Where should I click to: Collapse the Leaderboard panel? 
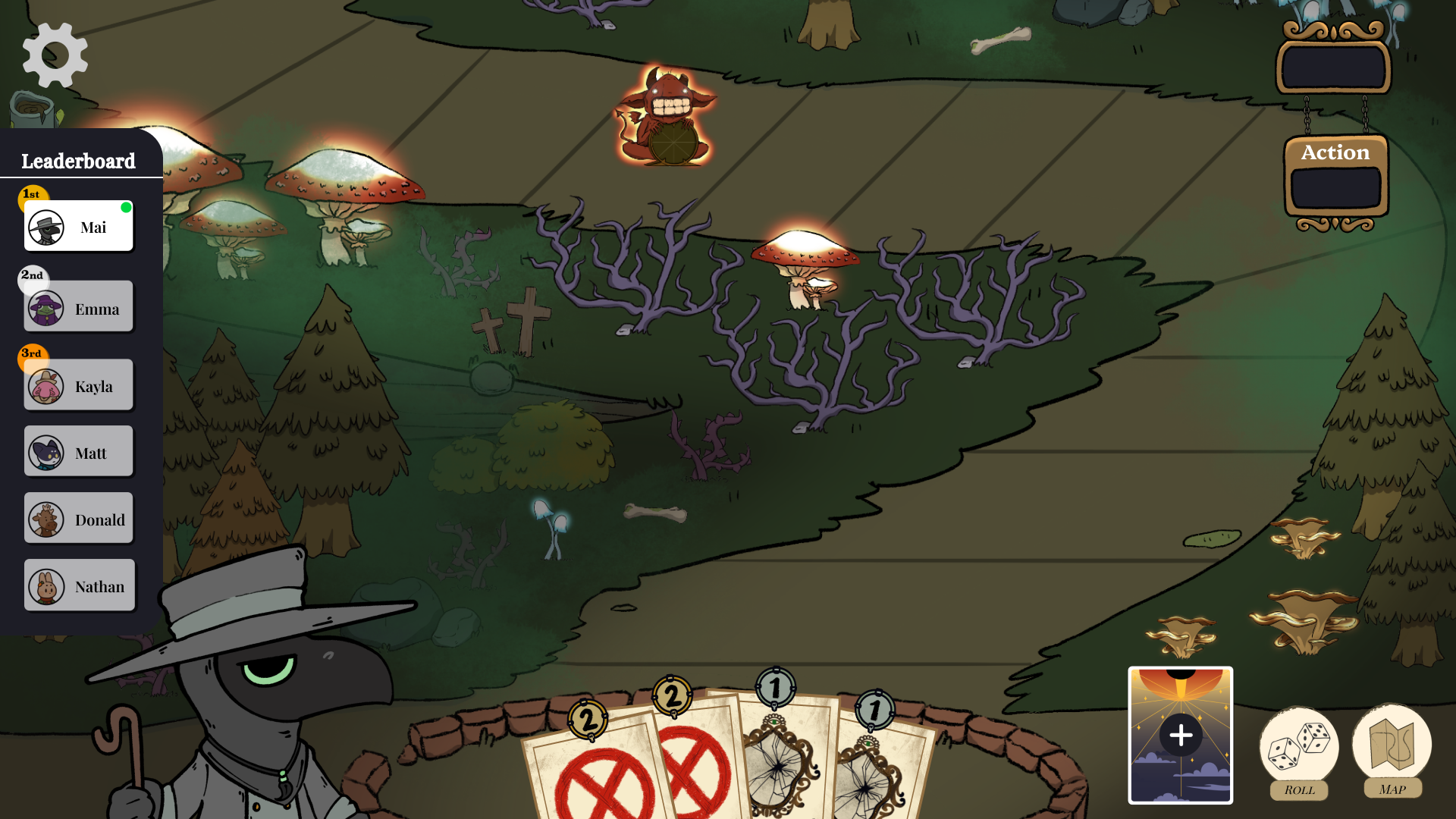click(x=78, y=161)
